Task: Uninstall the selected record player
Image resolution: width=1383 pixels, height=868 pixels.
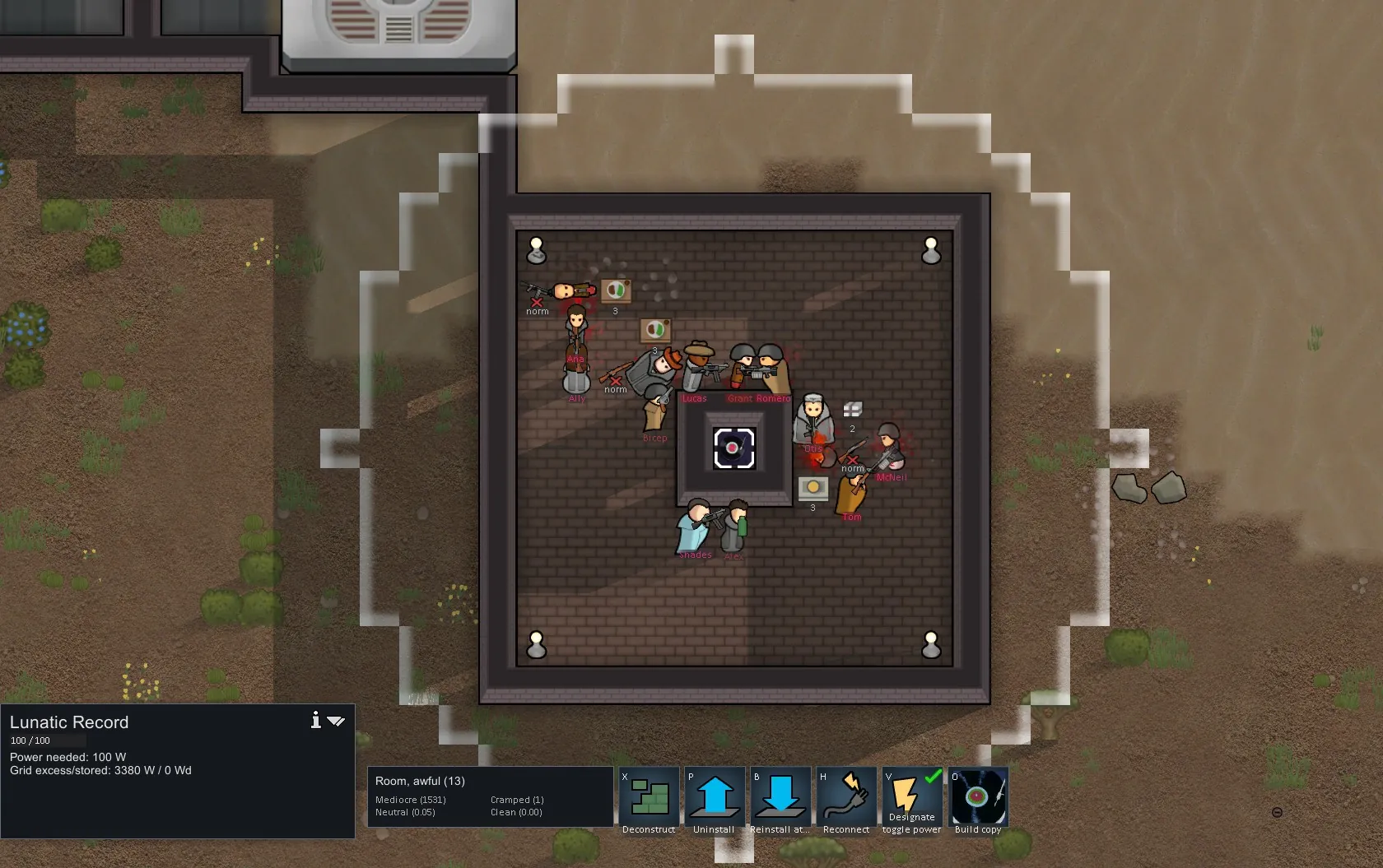Action: tap(715, 798)
